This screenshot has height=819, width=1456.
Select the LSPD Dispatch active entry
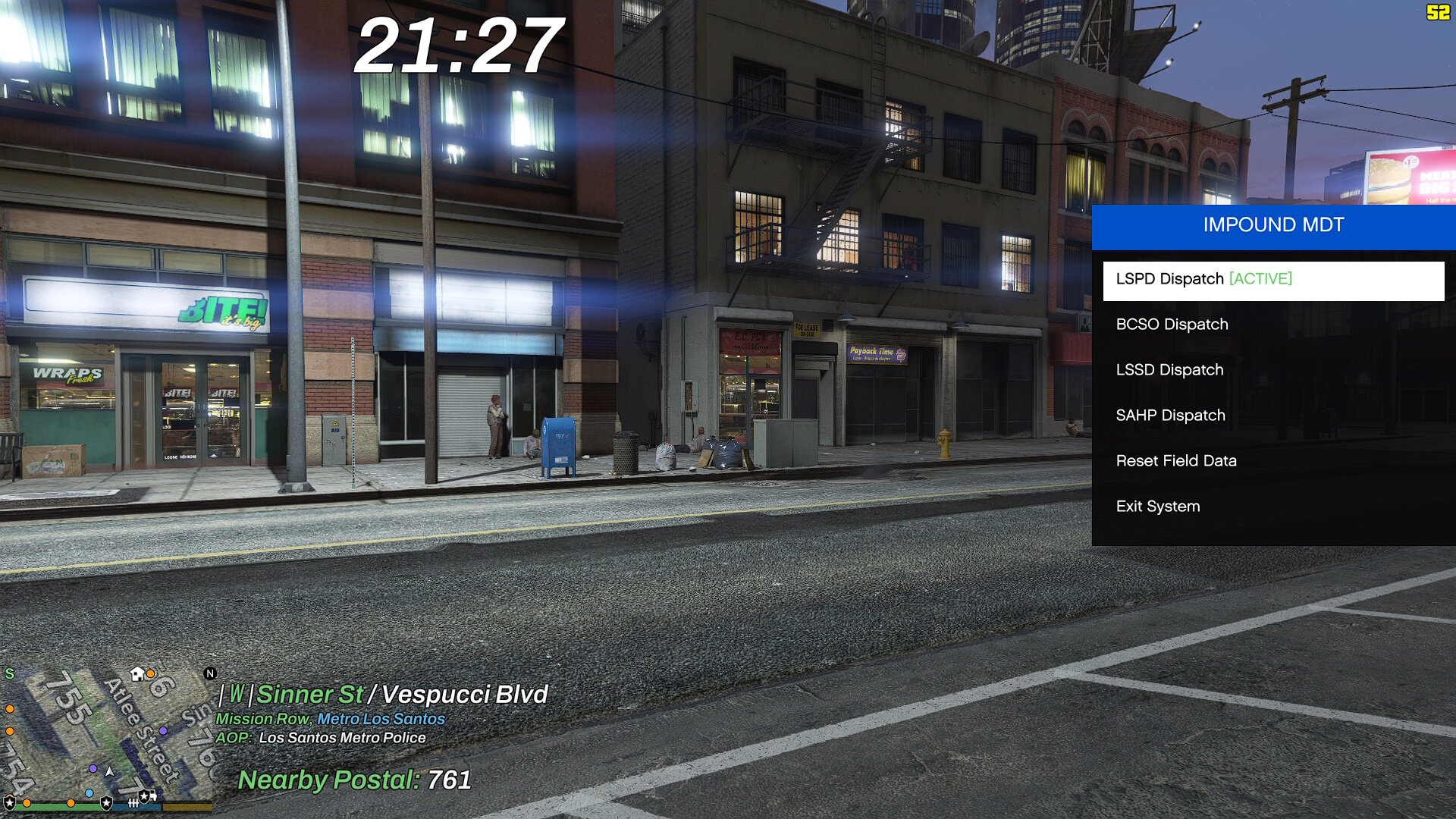click(1272, 279)
